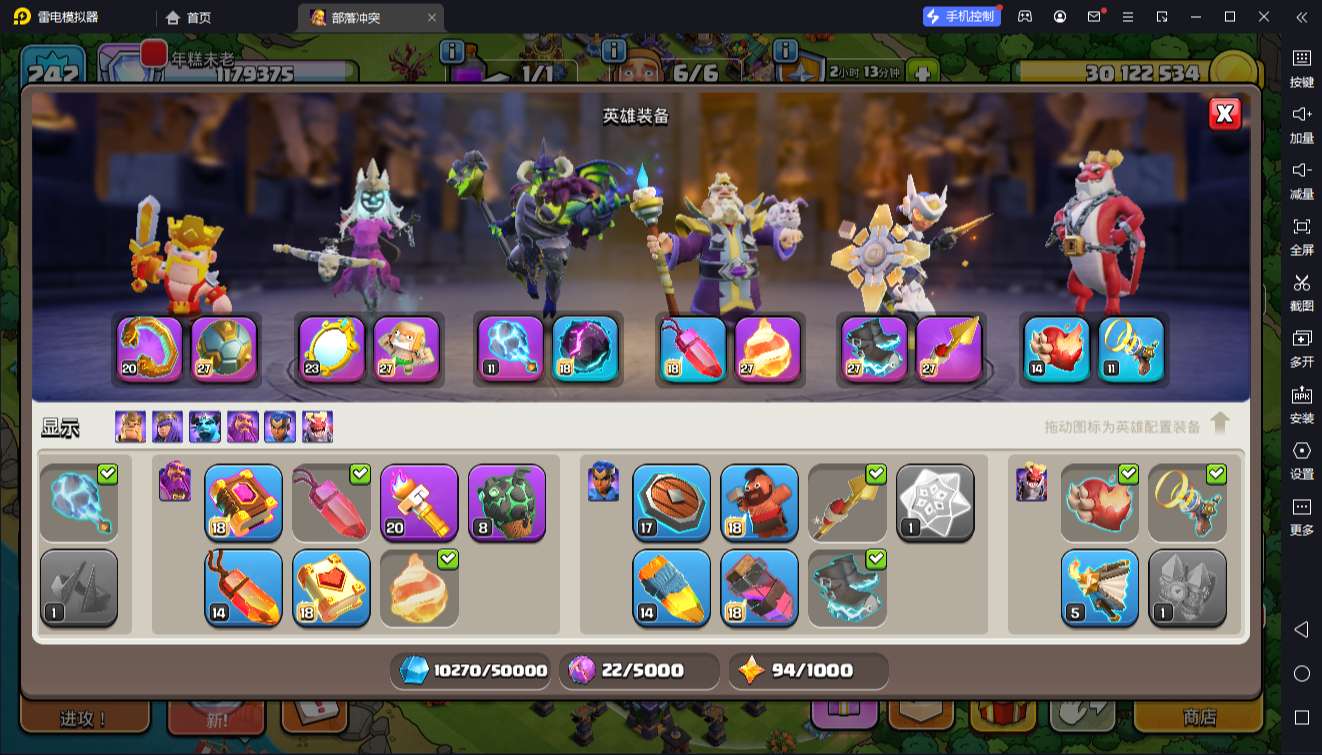Select the round seeking shield level 17
This screenshot has width=1322, height=755.
pos(671,503)
